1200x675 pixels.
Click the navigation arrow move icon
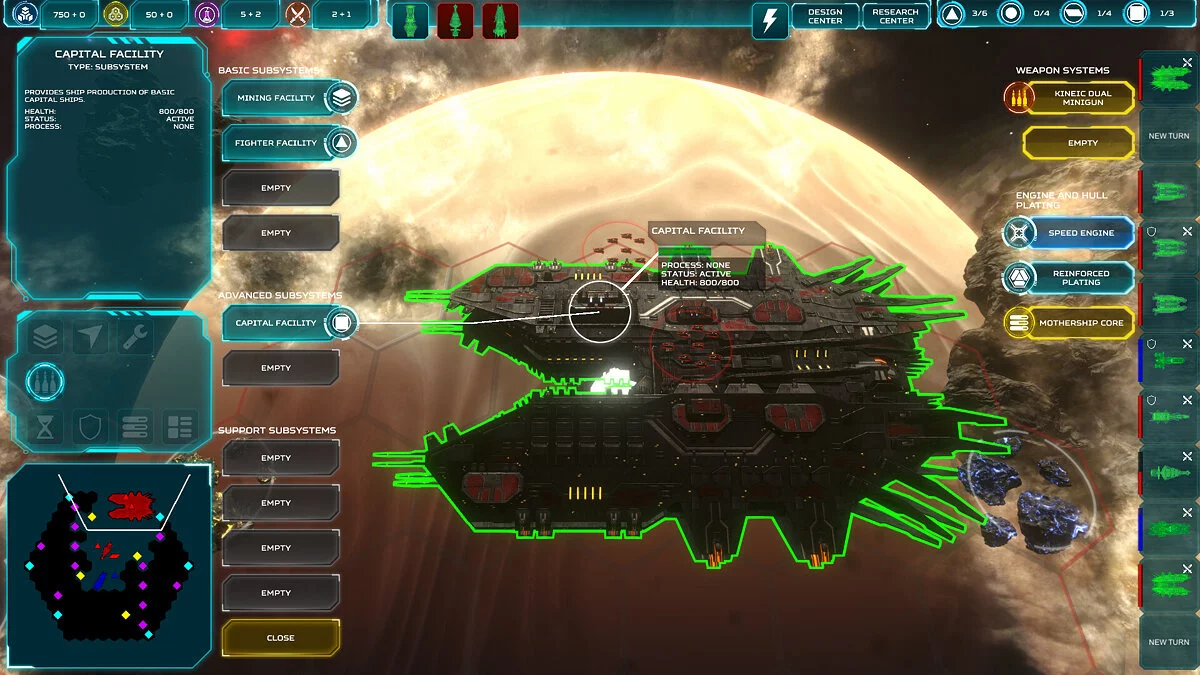(90, 338)
